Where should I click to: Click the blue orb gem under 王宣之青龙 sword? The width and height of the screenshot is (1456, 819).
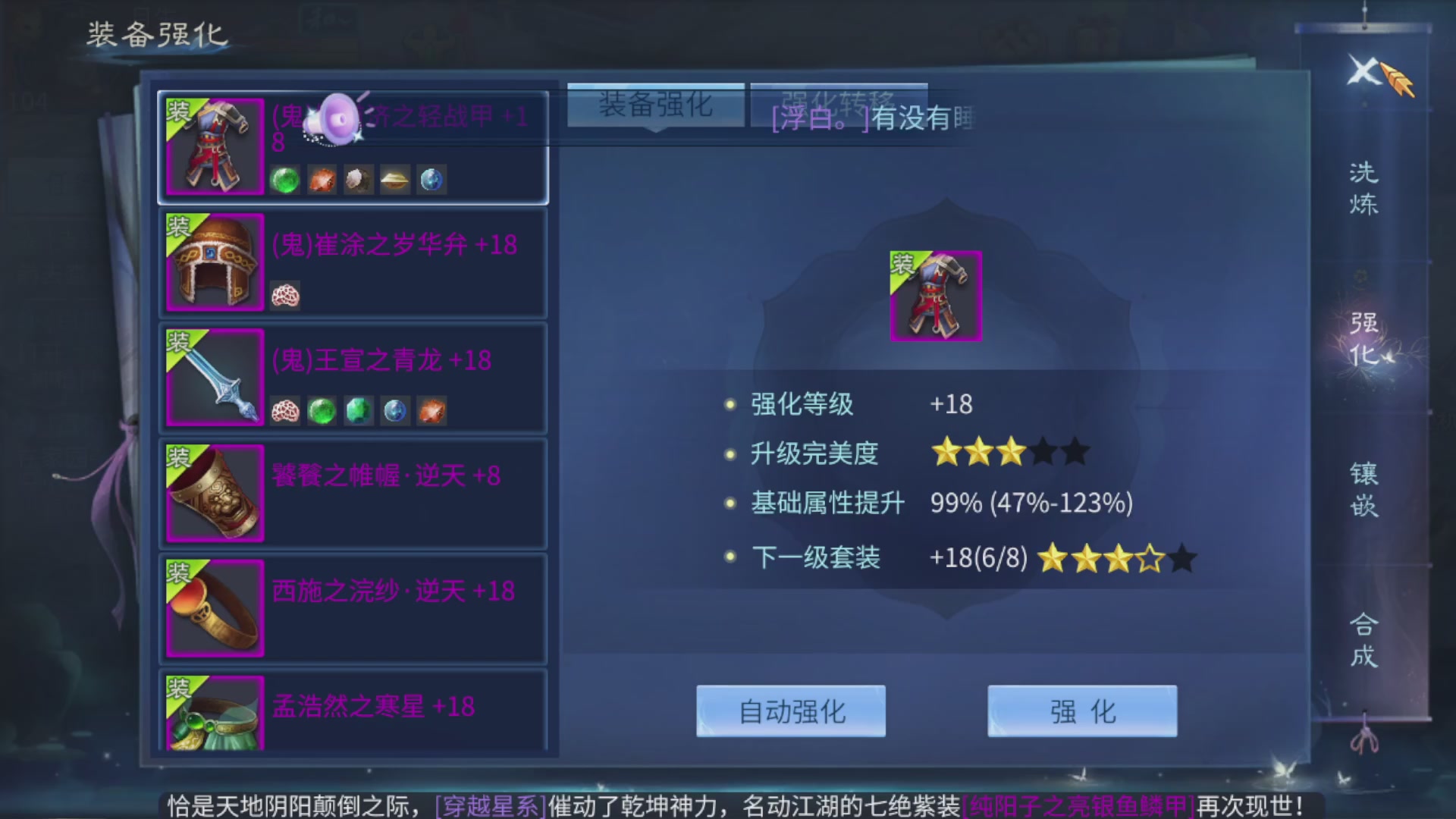coord(394,410)
